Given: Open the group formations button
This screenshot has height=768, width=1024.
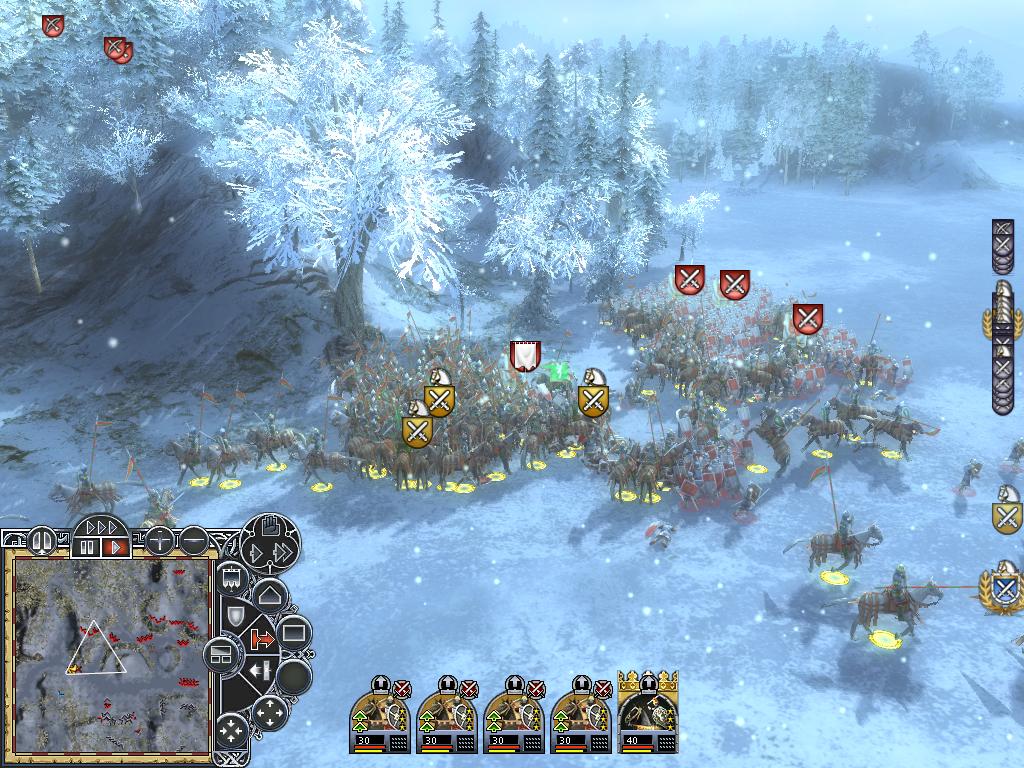Looking at the screenshot, I should tap(220, 656).
